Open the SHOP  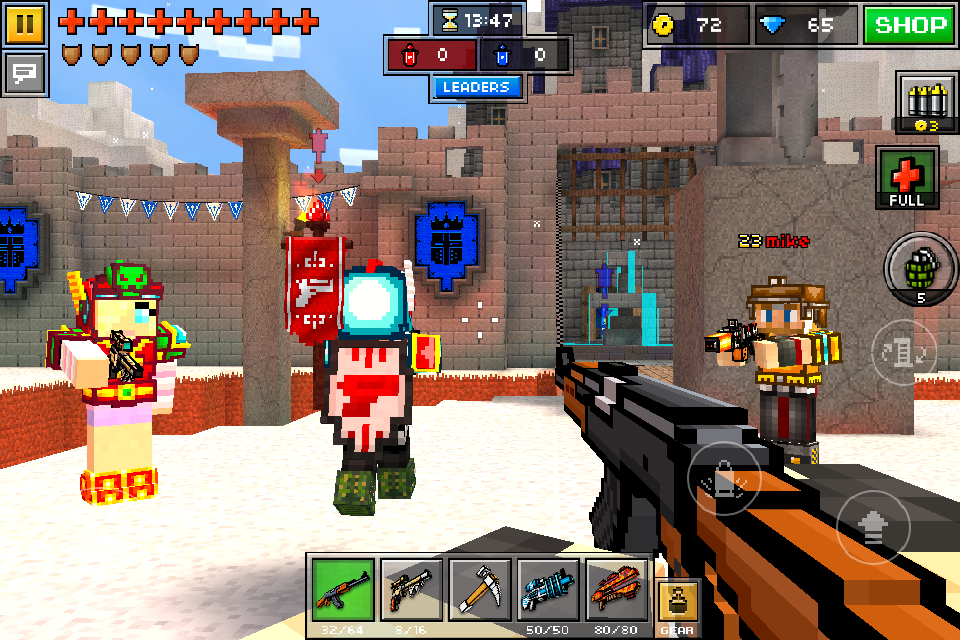[909, 25]
